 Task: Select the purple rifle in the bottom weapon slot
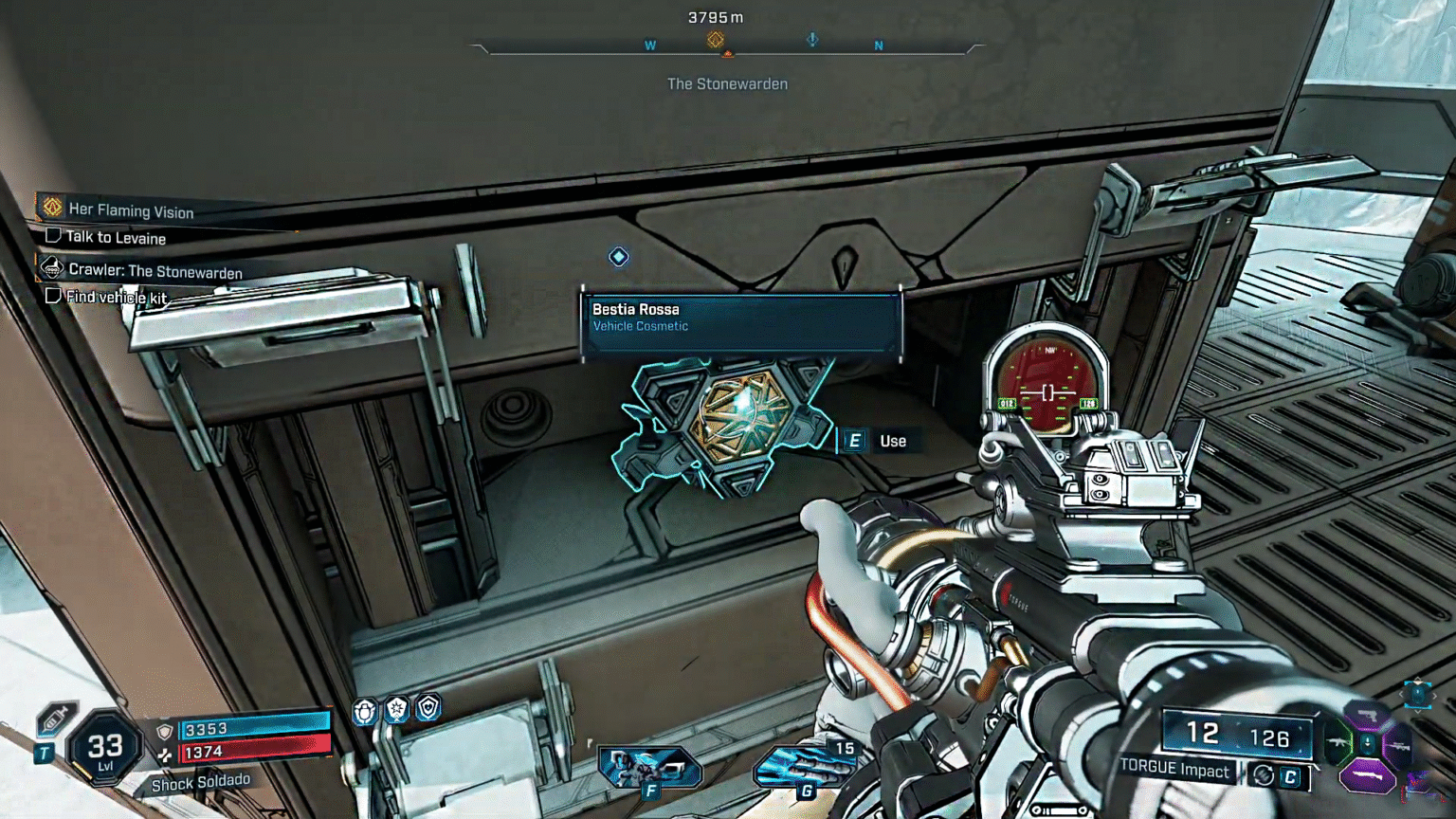(x=1368, y=775)
